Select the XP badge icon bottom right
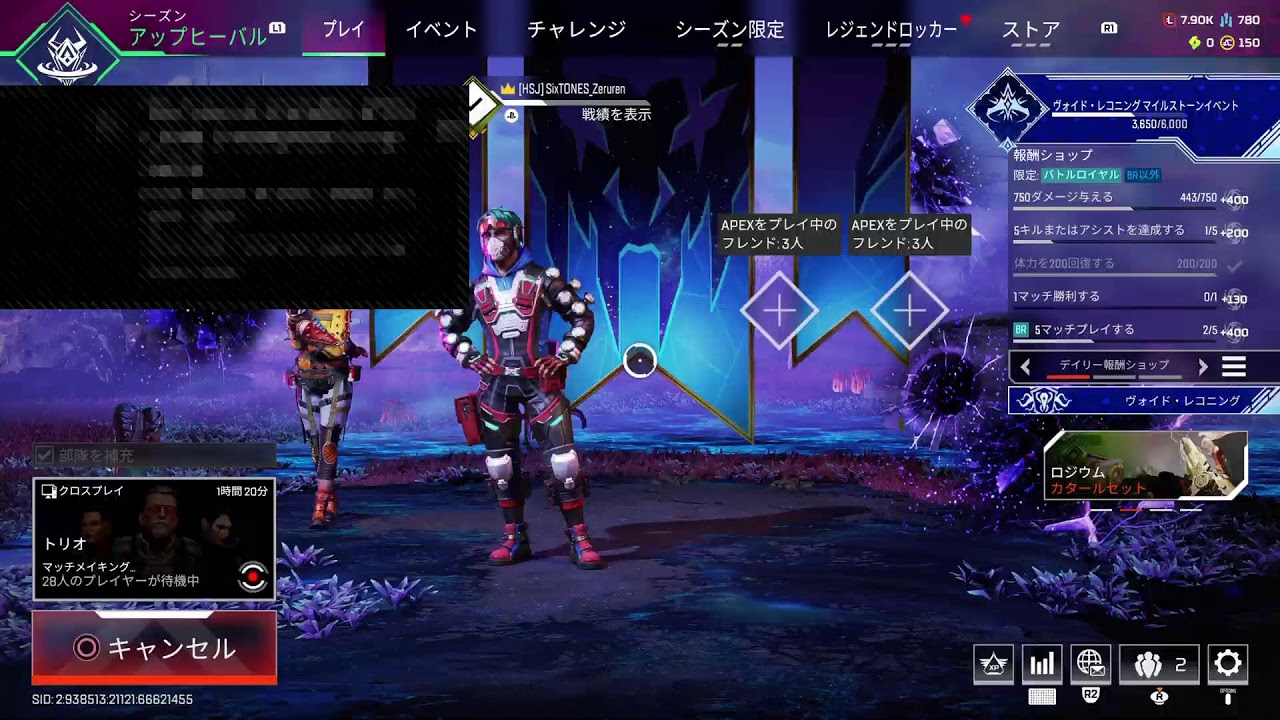1280x720 pixels. [995, 663]
